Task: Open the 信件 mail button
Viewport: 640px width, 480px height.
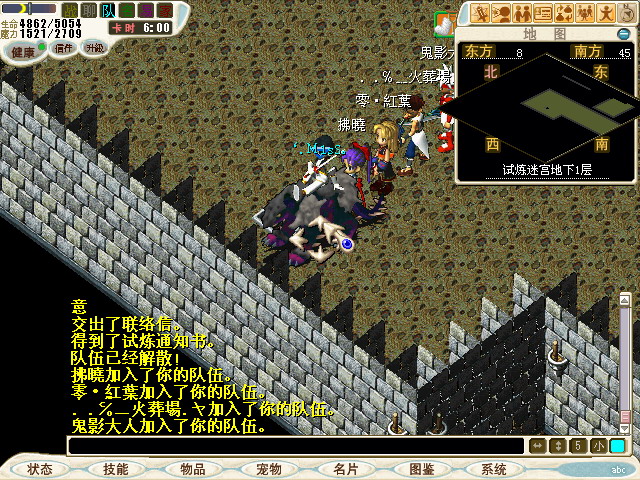Action: (x=64, y=47)
